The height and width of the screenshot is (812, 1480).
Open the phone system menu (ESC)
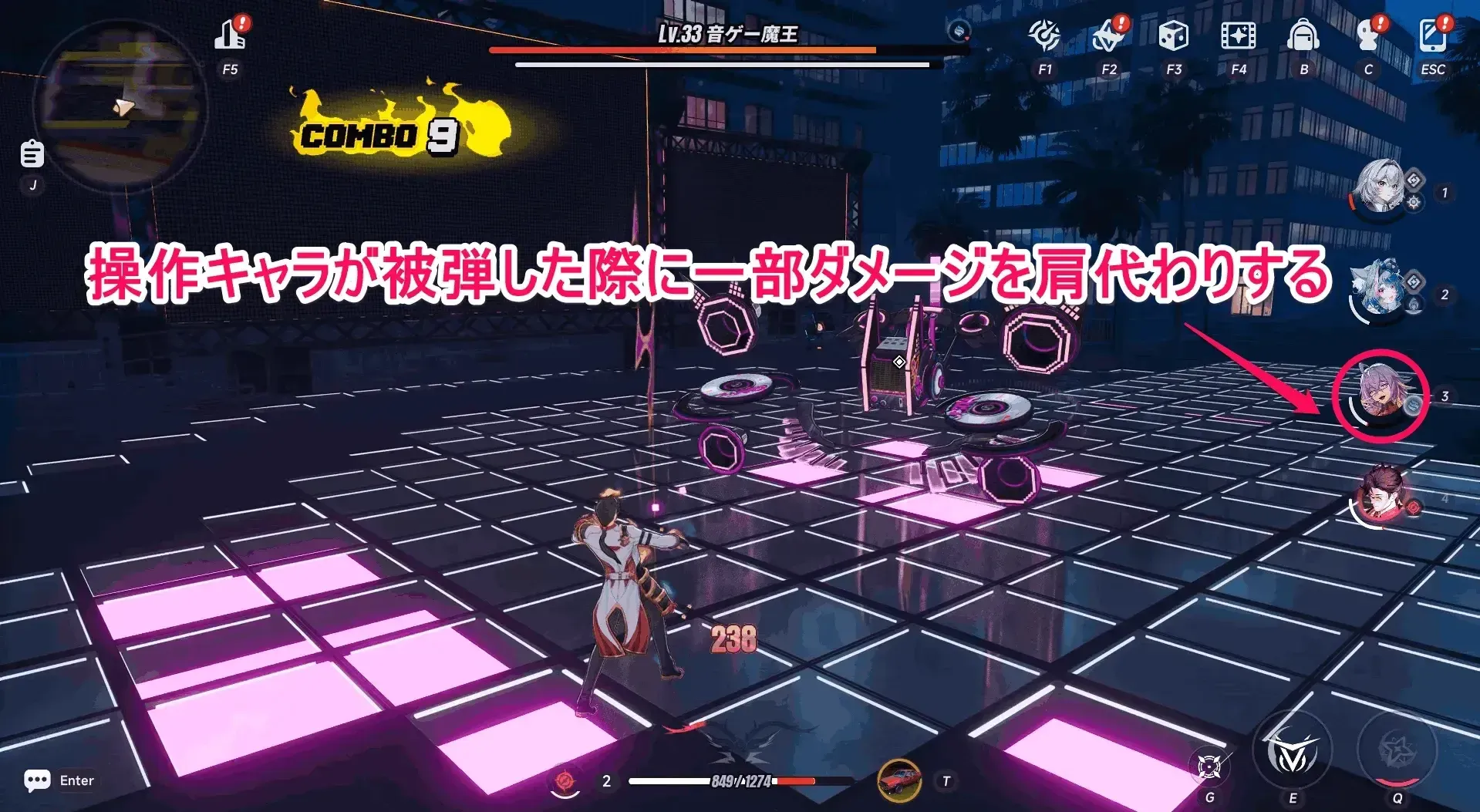tap(1433, 35)
